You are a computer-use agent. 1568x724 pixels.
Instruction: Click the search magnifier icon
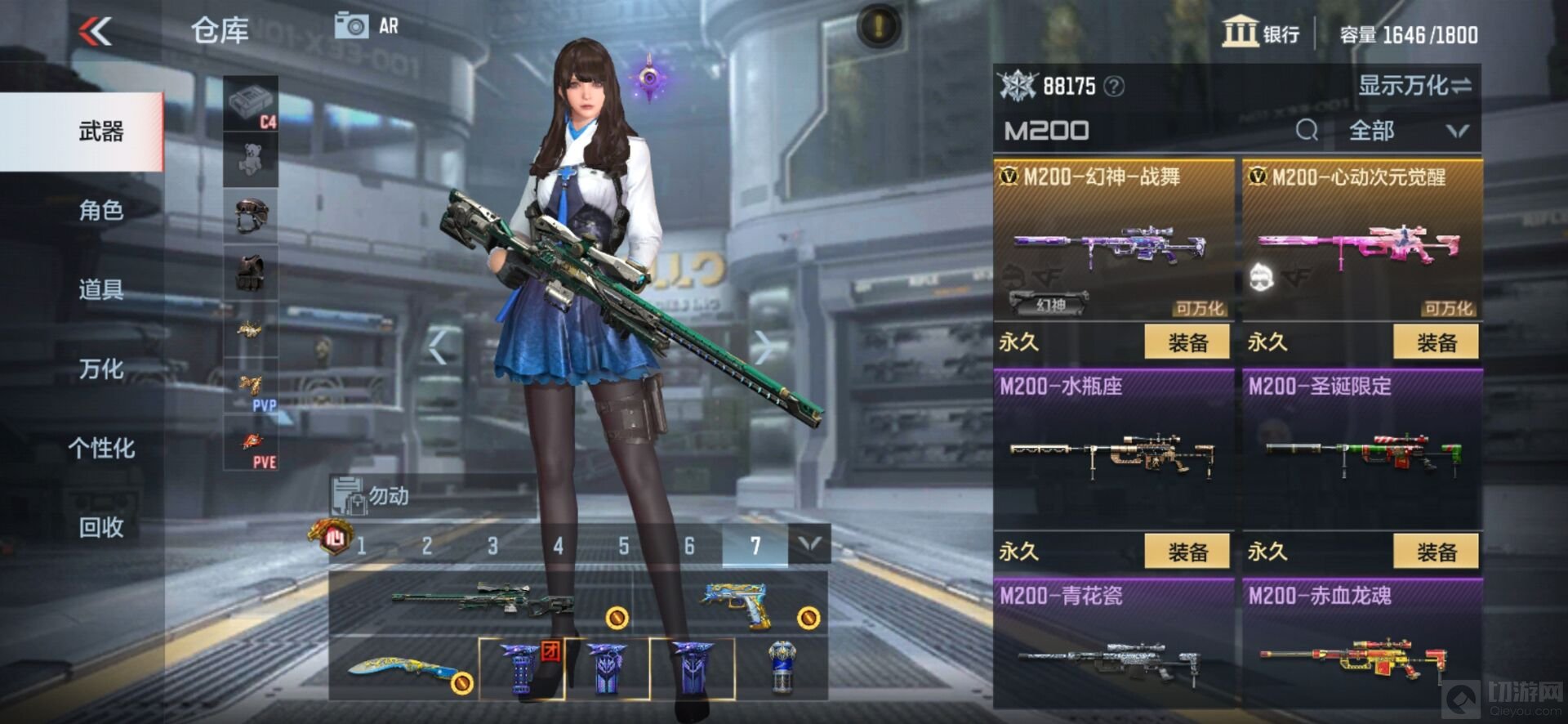(1306, 131)
